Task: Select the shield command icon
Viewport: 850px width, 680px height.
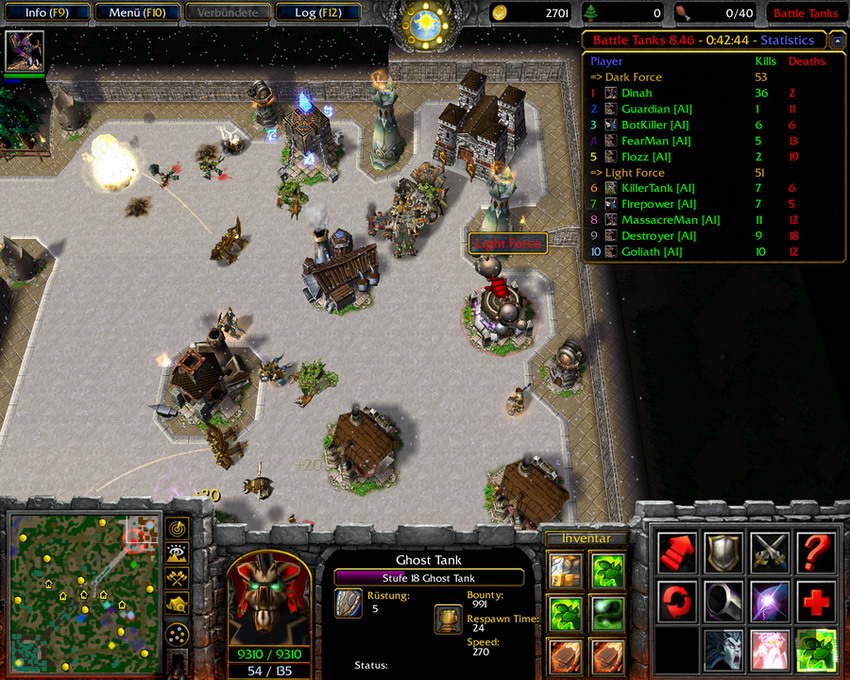Action: [x=722, y=553]
